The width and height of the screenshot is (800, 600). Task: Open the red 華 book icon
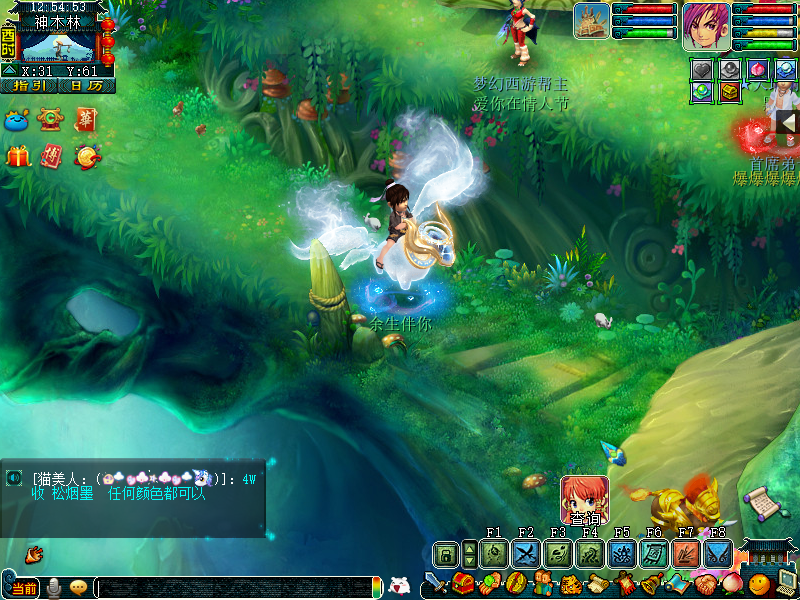(x=85, y=120)
